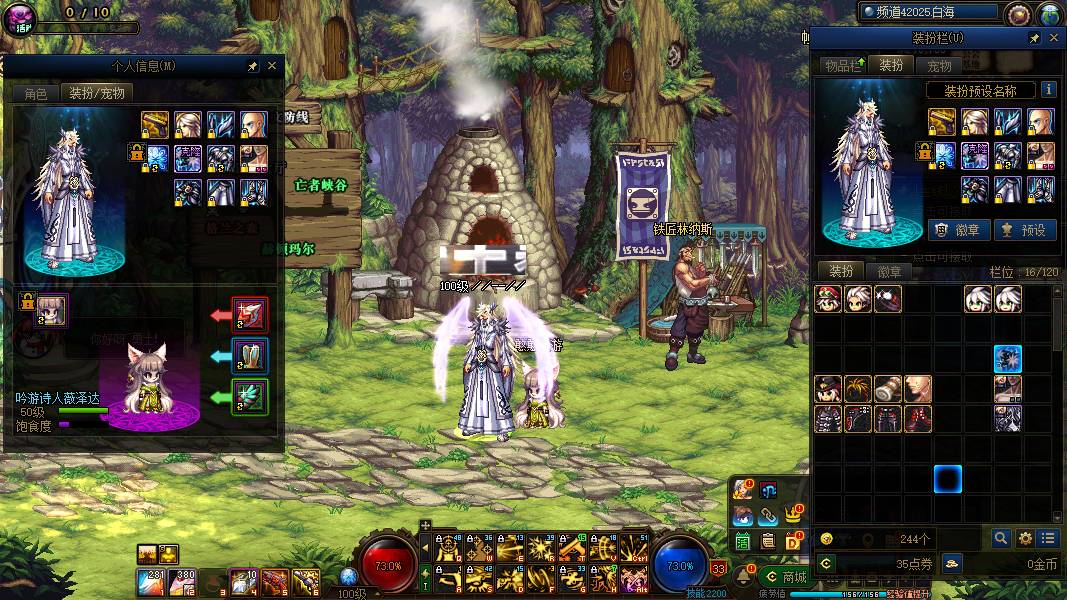Viewport: 1067px width, 600px height.
Task: Click the info "i" button beside preset name
Action: (x=1048, y=90)
